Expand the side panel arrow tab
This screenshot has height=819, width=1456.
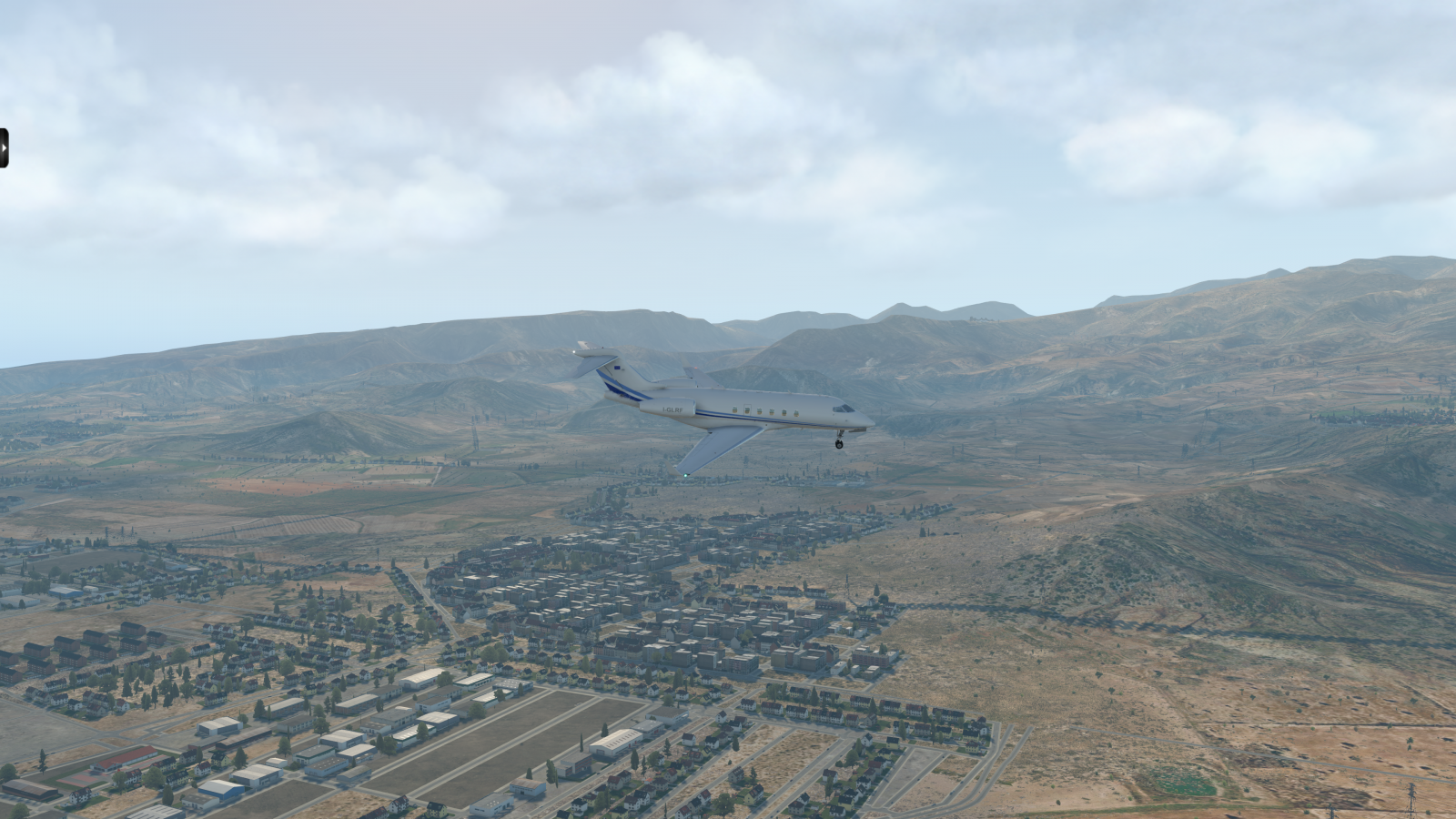click(x=4, y=148)
